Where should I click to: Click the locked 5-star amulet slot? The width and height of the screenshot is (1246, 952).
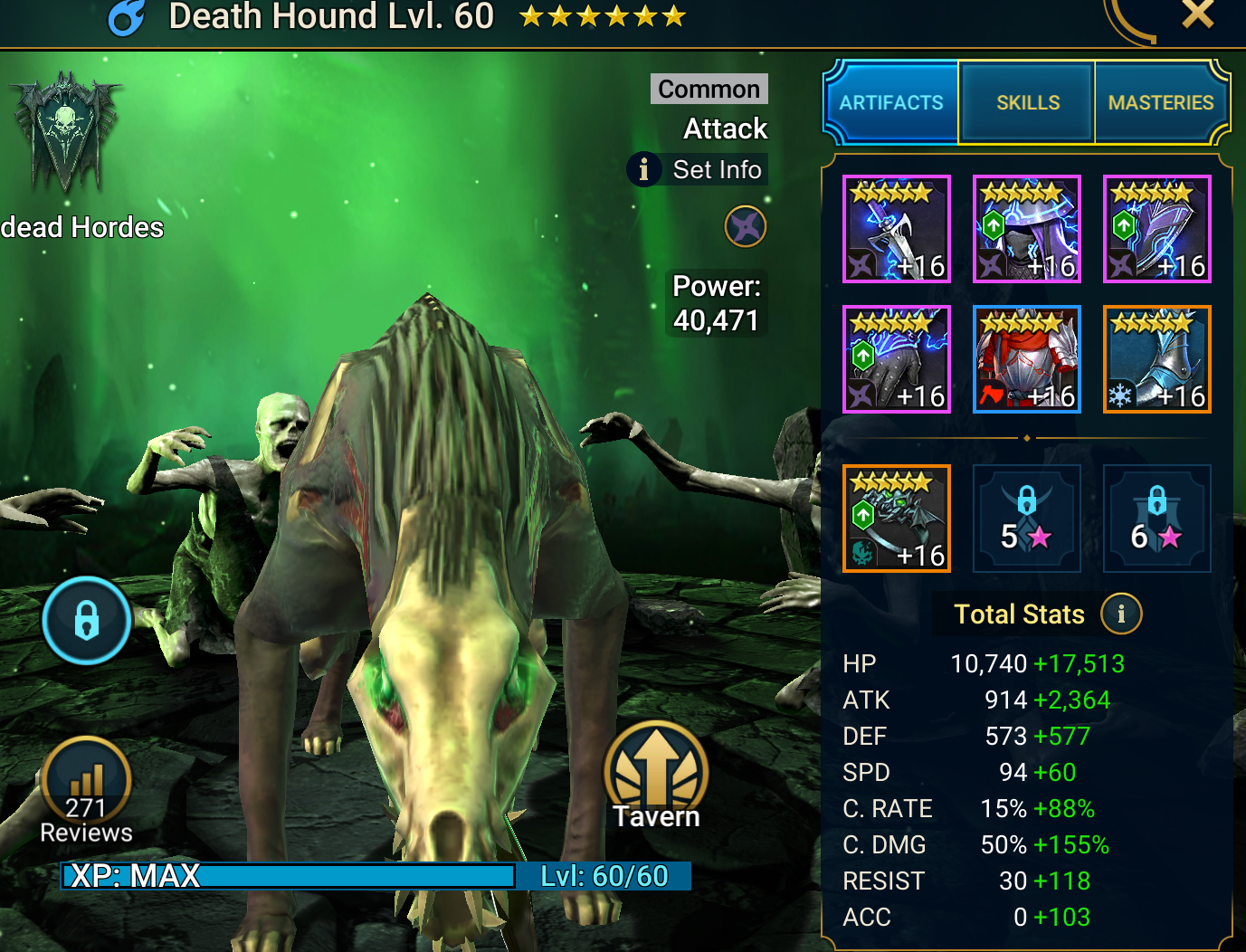1026,518
